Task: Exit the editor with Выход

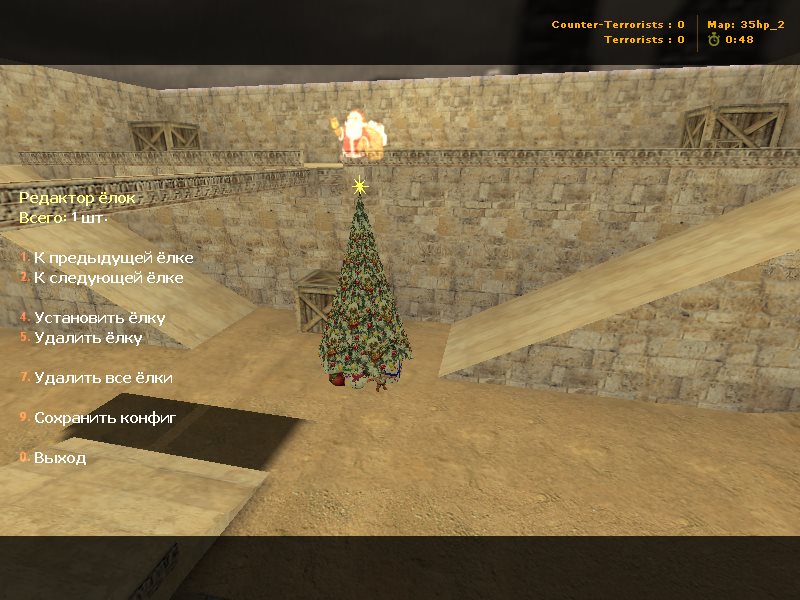Action: pyautogui.click(x=60, y=458)
